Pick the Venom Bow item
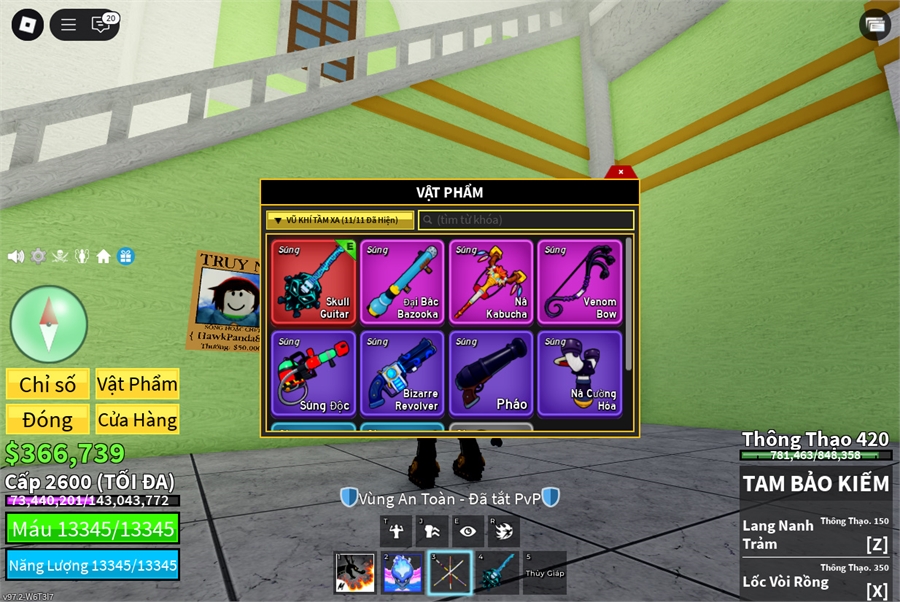This screenshot has width=900, height=602. click(x=579, y=281)
